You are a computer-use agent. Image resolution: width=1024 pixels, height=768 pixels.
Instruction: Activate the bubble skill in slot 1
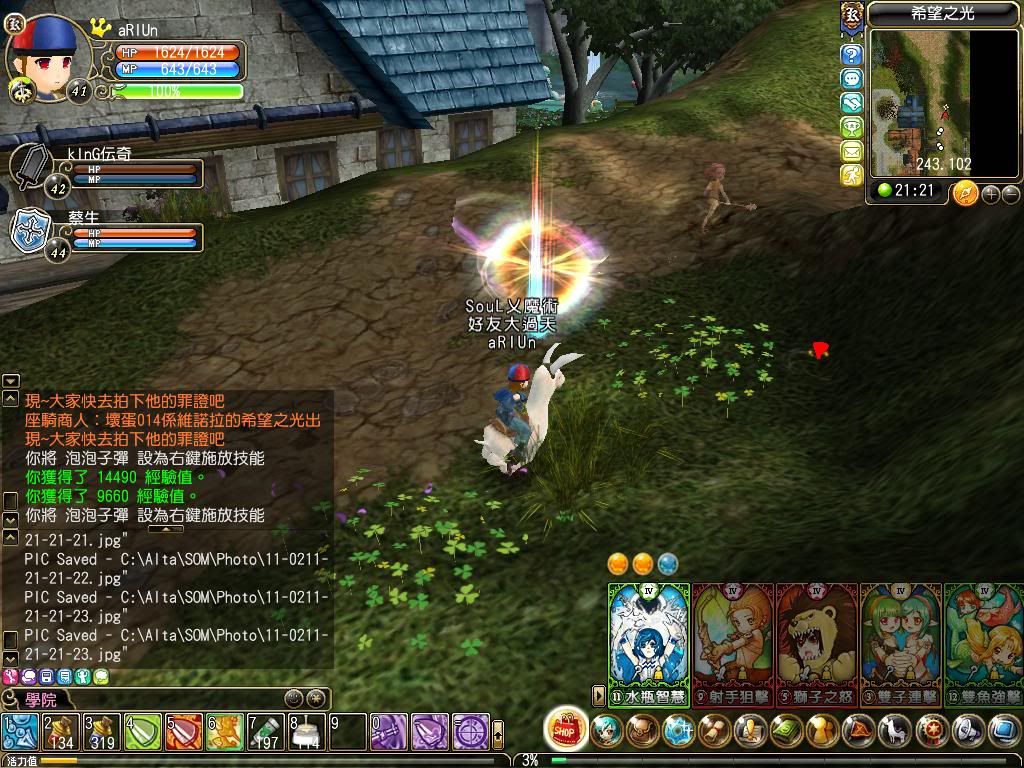(20, 733)
